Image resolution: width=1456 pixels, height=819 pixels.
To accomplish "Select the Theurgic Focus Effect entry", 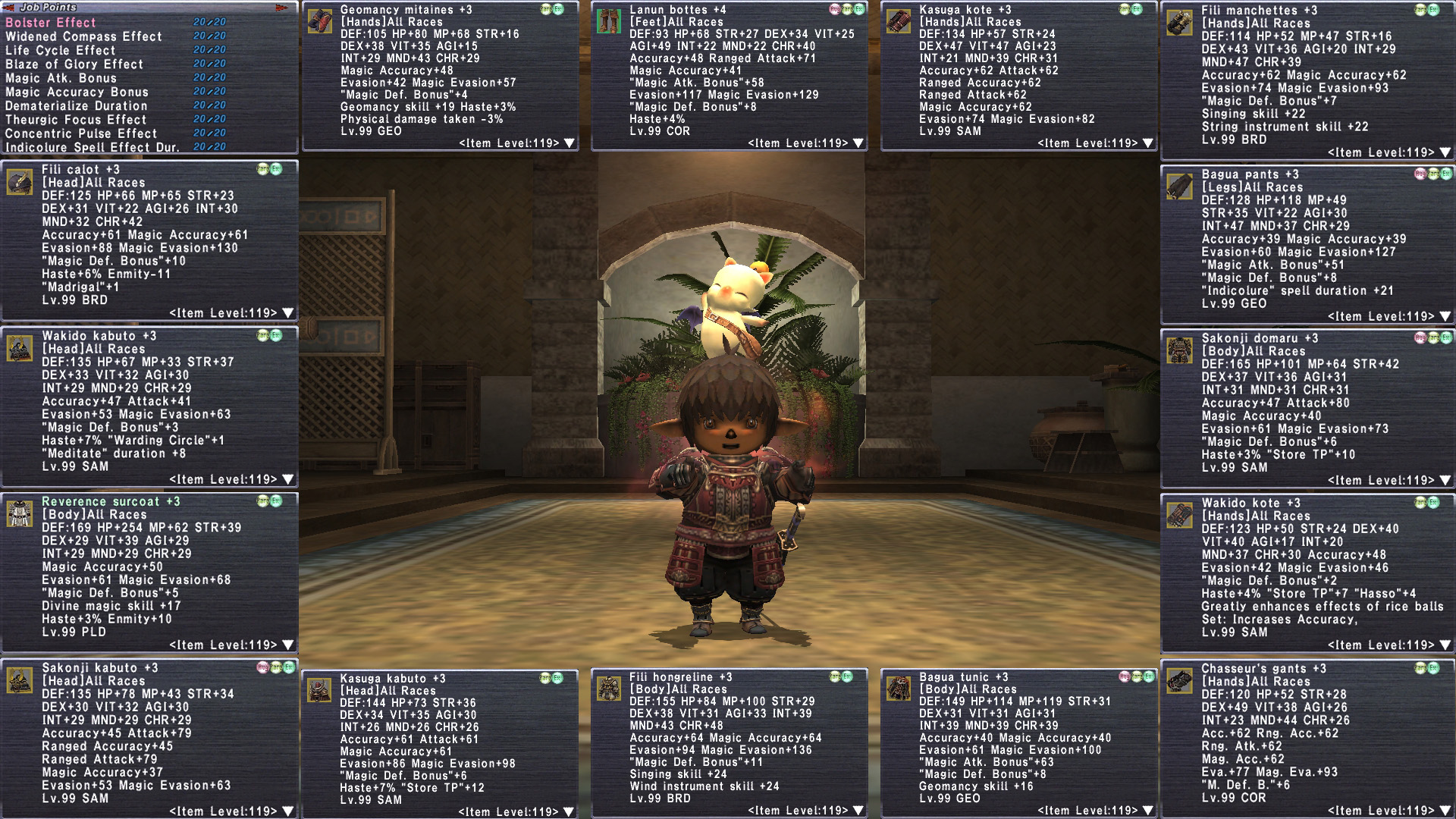I will pos(76,120).
